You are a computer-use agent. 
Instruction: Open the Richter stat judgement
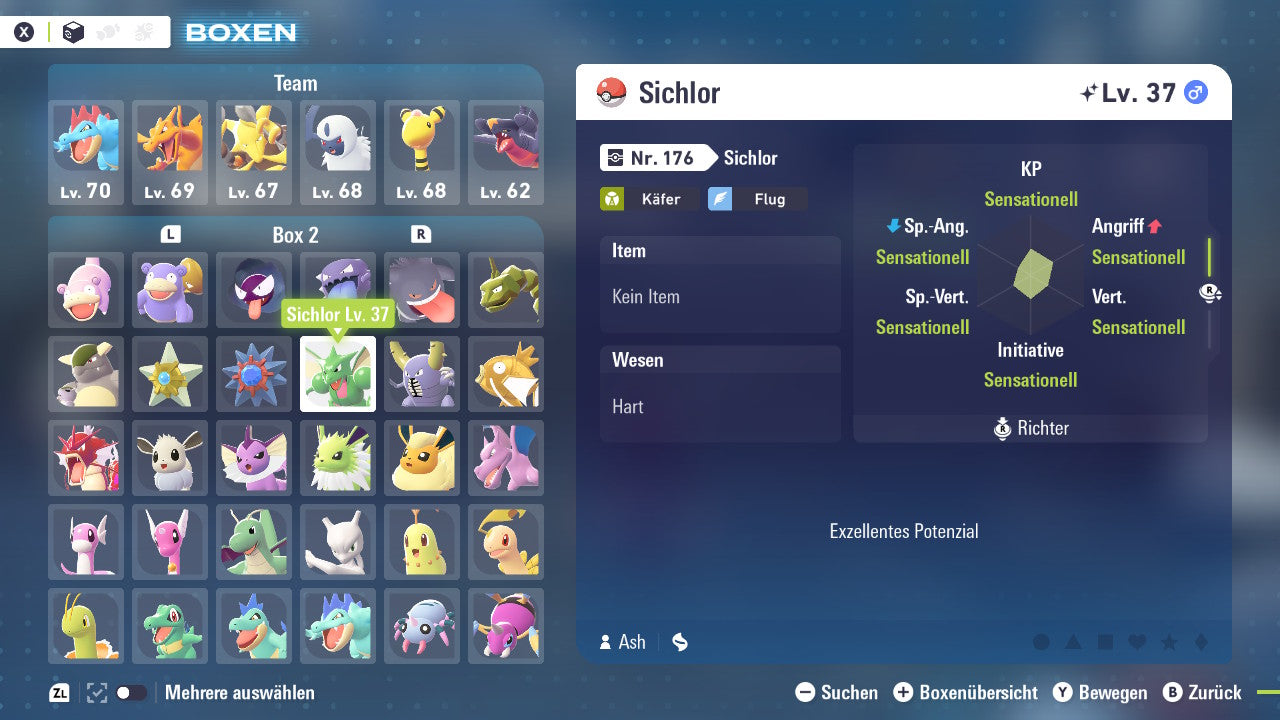(x=1029, y=428)
